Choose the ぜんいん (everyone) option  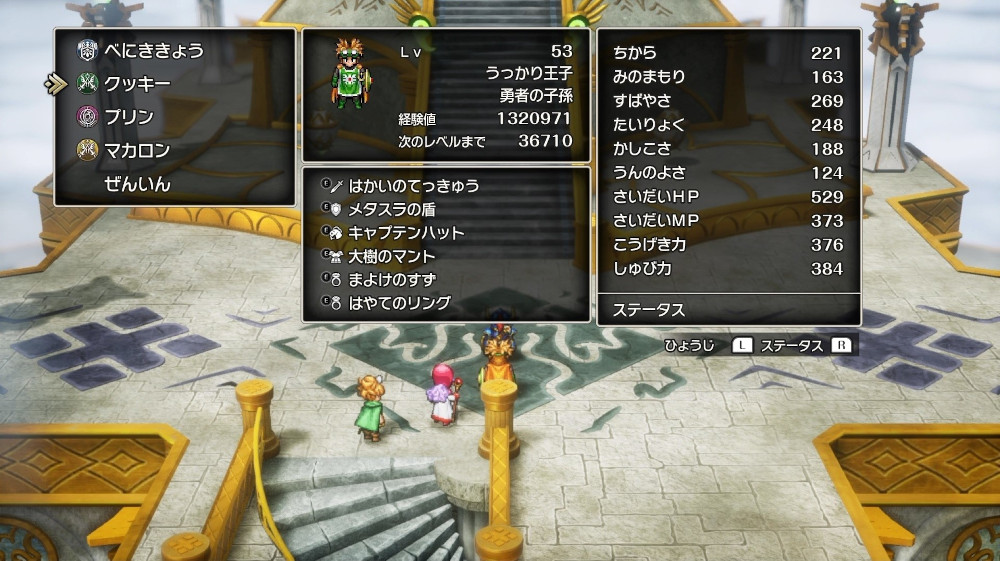coord(137,184)
